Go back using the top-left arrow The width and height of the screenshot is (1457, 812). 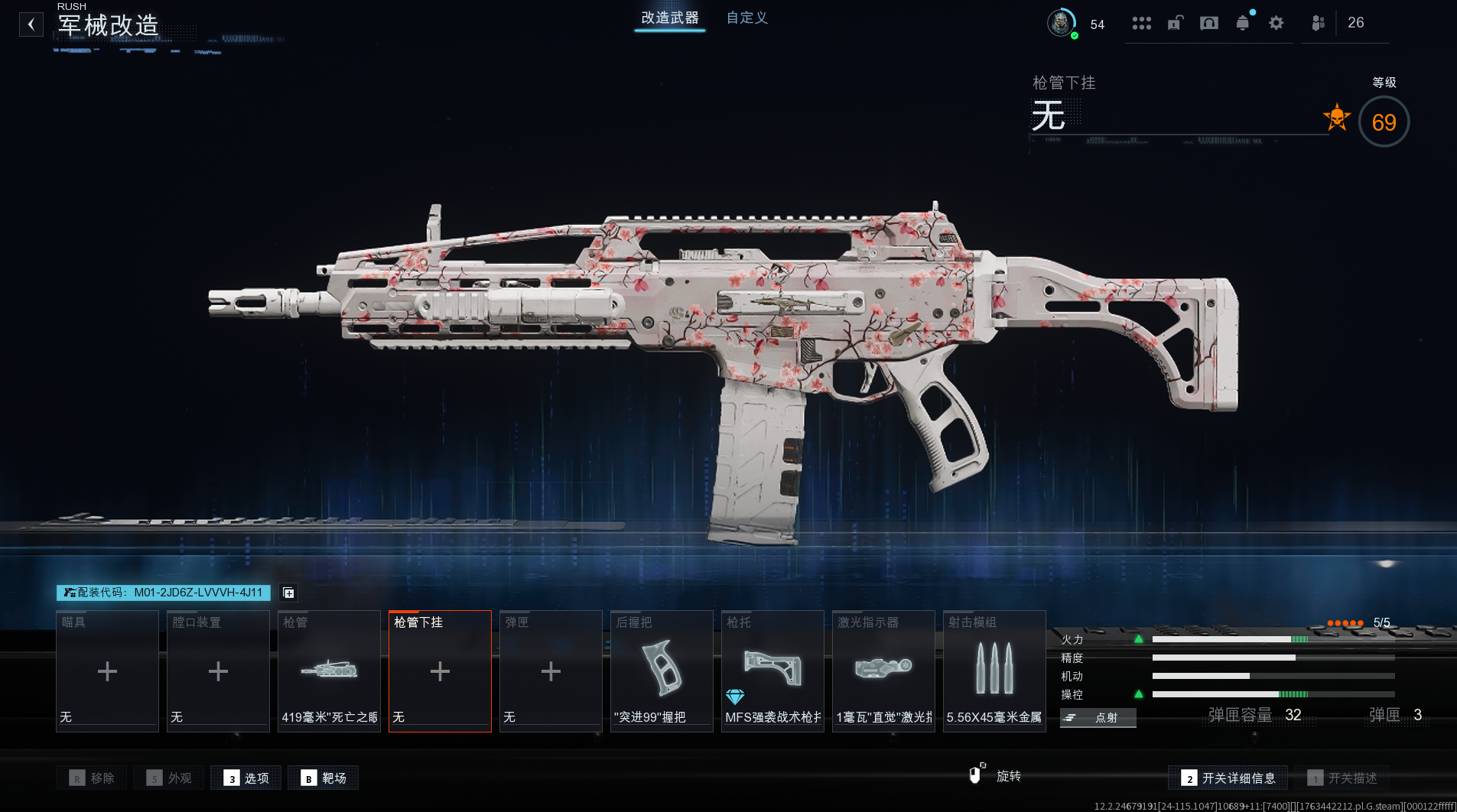31,24
